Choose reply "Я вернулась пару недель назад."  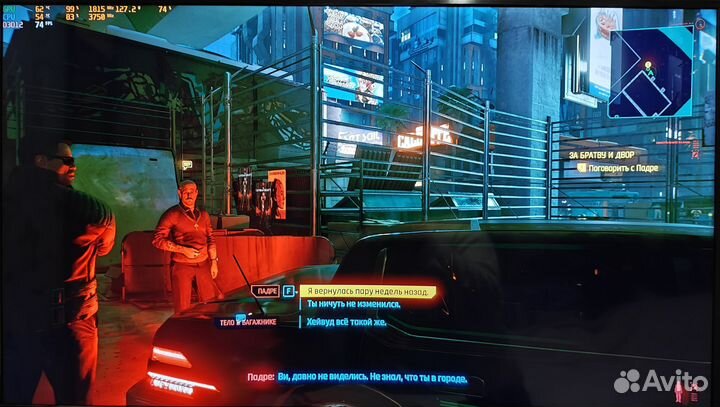click(x=368, y=291)
